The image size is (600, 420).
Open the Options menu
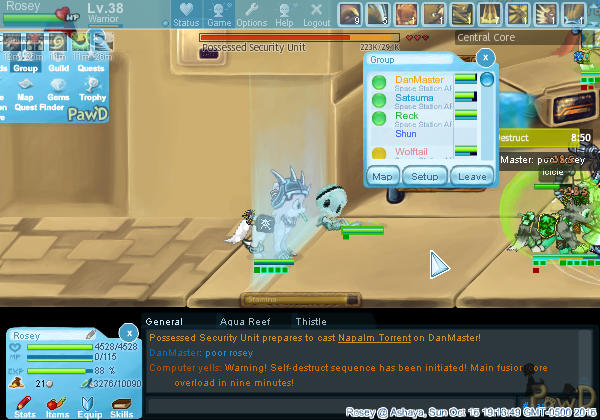(252, 14)
